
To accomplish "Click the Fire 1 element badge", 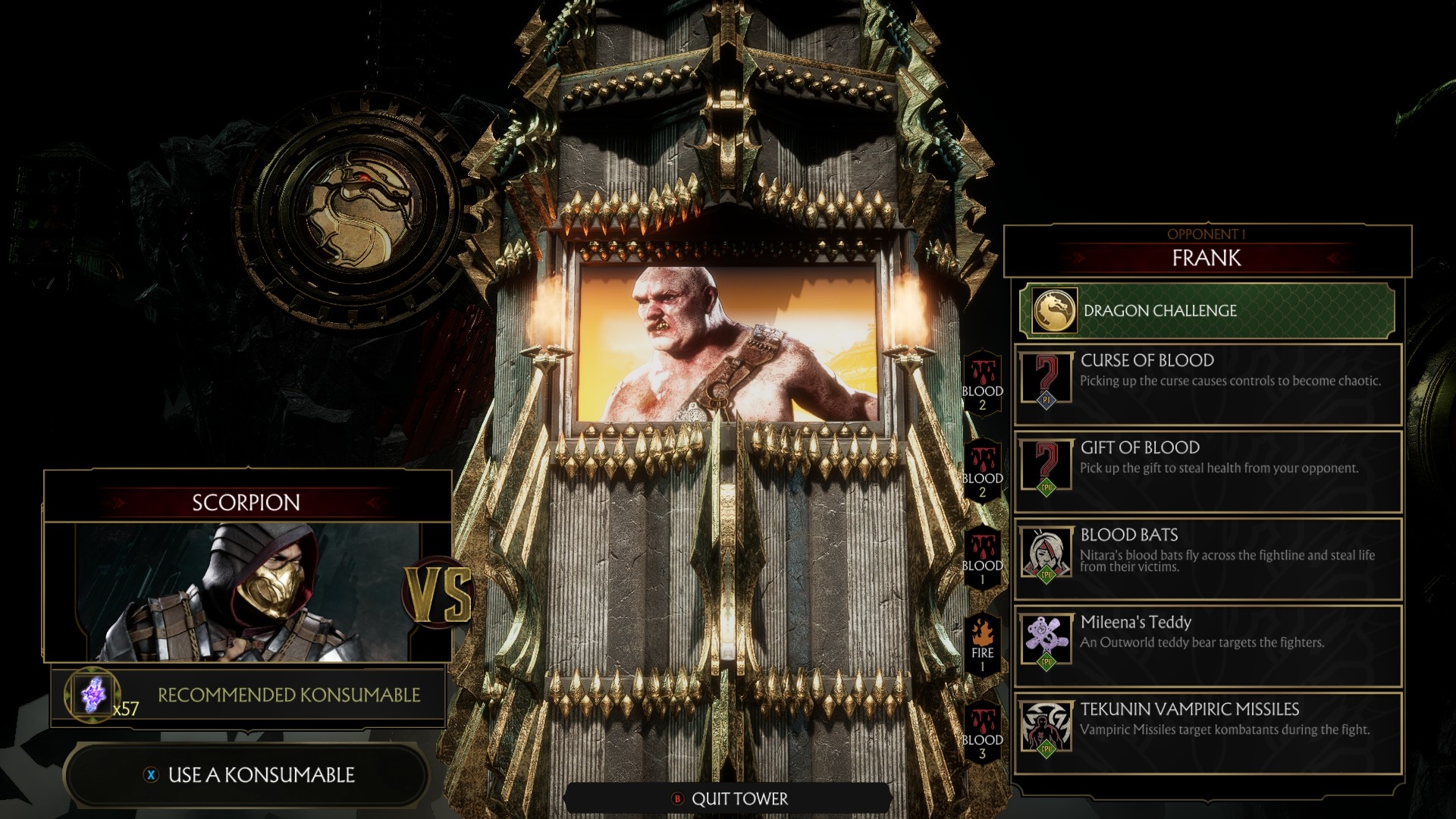I will coord(983,645).
